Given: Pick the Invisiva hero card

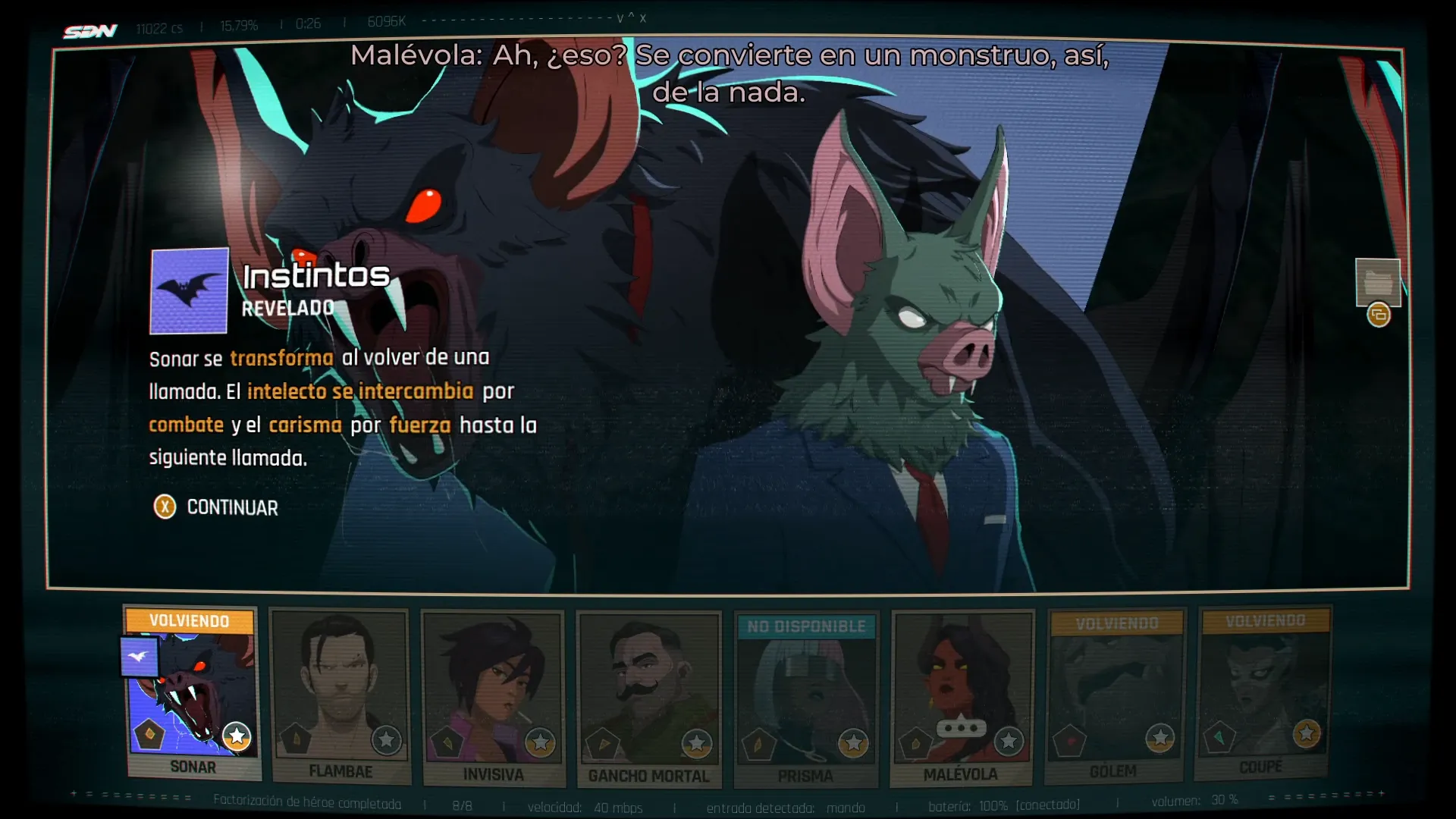Looking at the screenshot, I should (x=493, y=696).
